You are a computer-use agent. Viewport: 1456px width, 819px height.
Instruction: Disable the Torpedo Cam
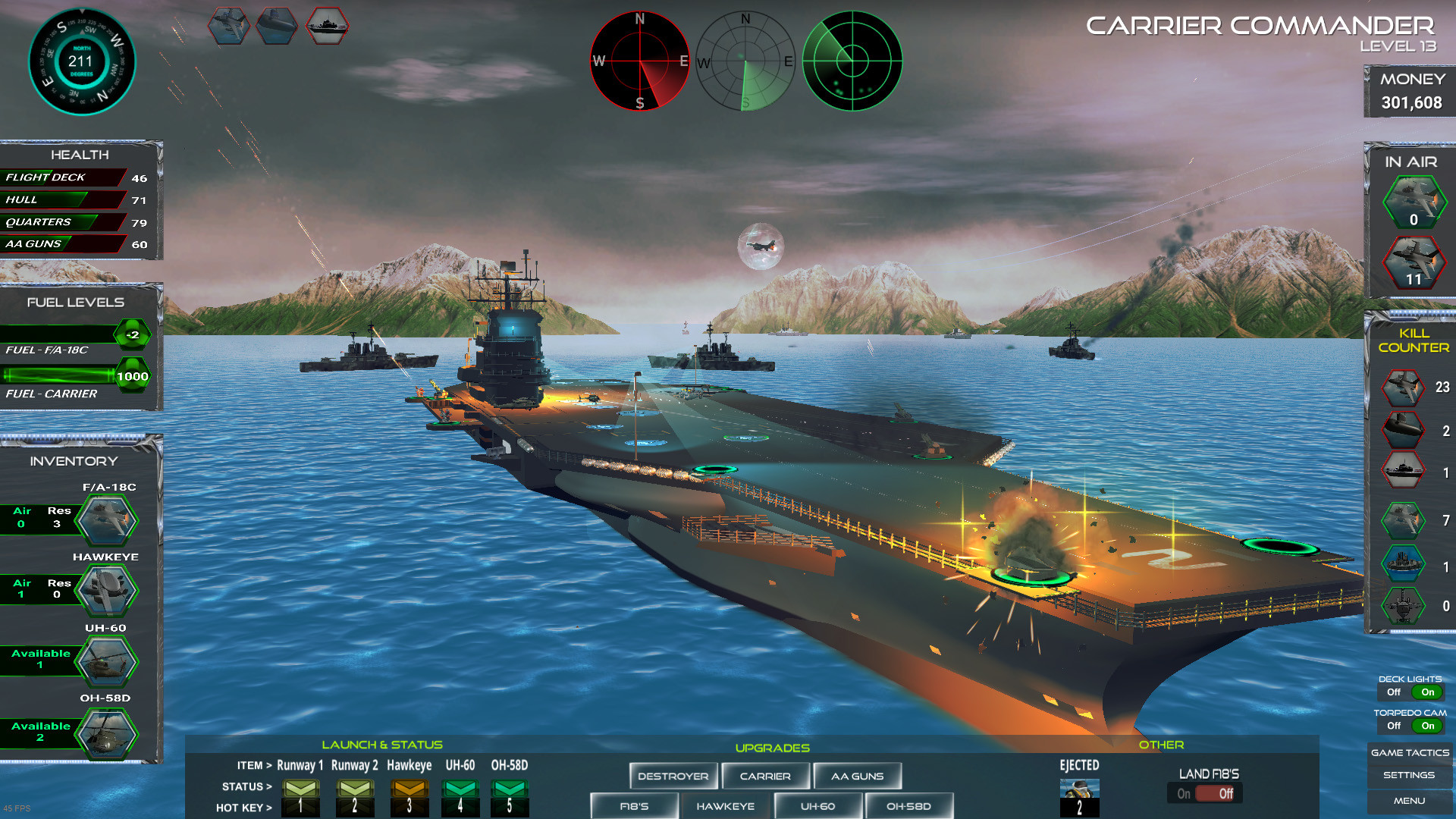coord(1394,726)
